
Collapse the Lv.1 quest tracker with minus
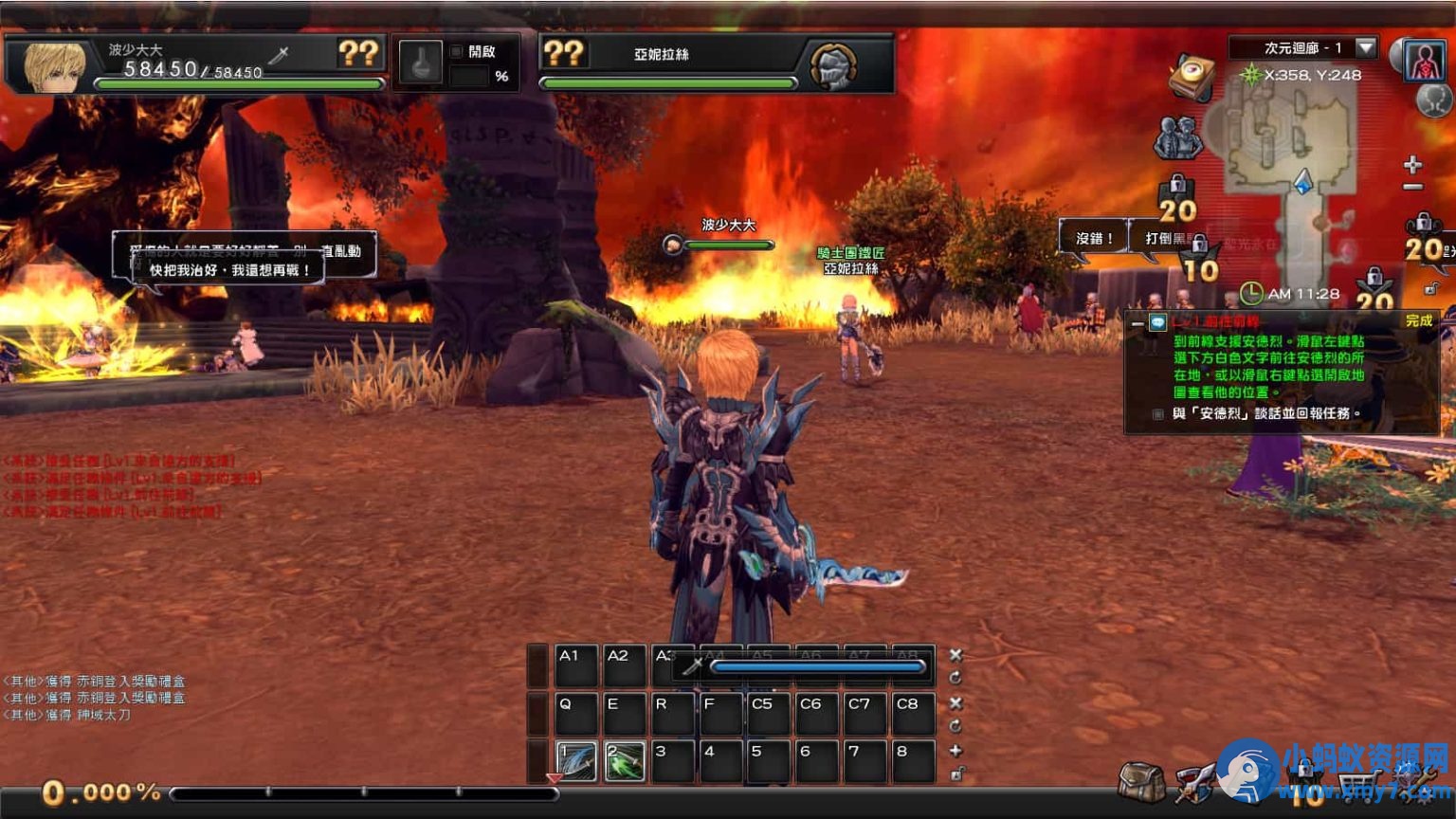[1137, 324]
